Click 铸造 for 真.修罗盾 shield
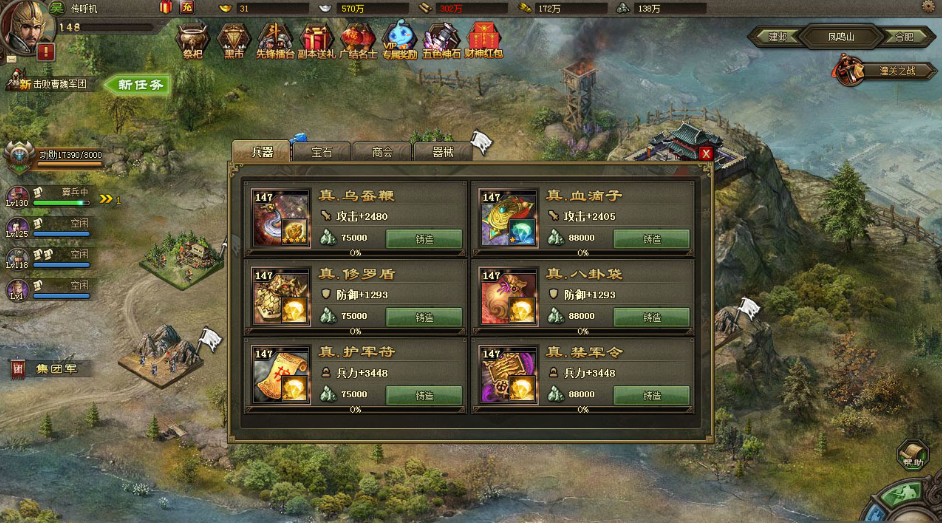This screenshot has width=942, height=523. coord(424,316)
